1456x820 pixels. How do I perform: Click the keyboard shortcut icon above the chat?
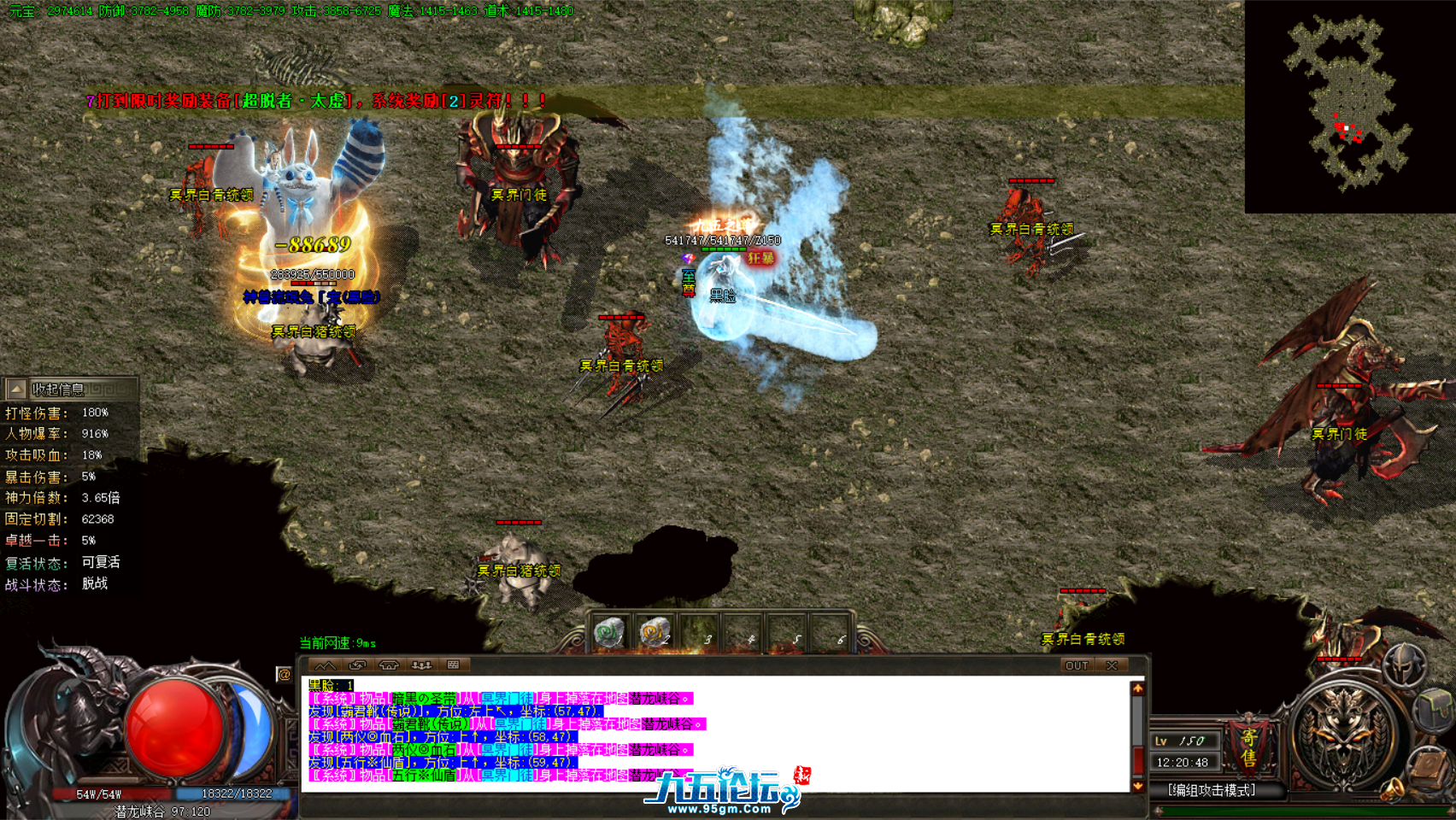pos(453,665)
